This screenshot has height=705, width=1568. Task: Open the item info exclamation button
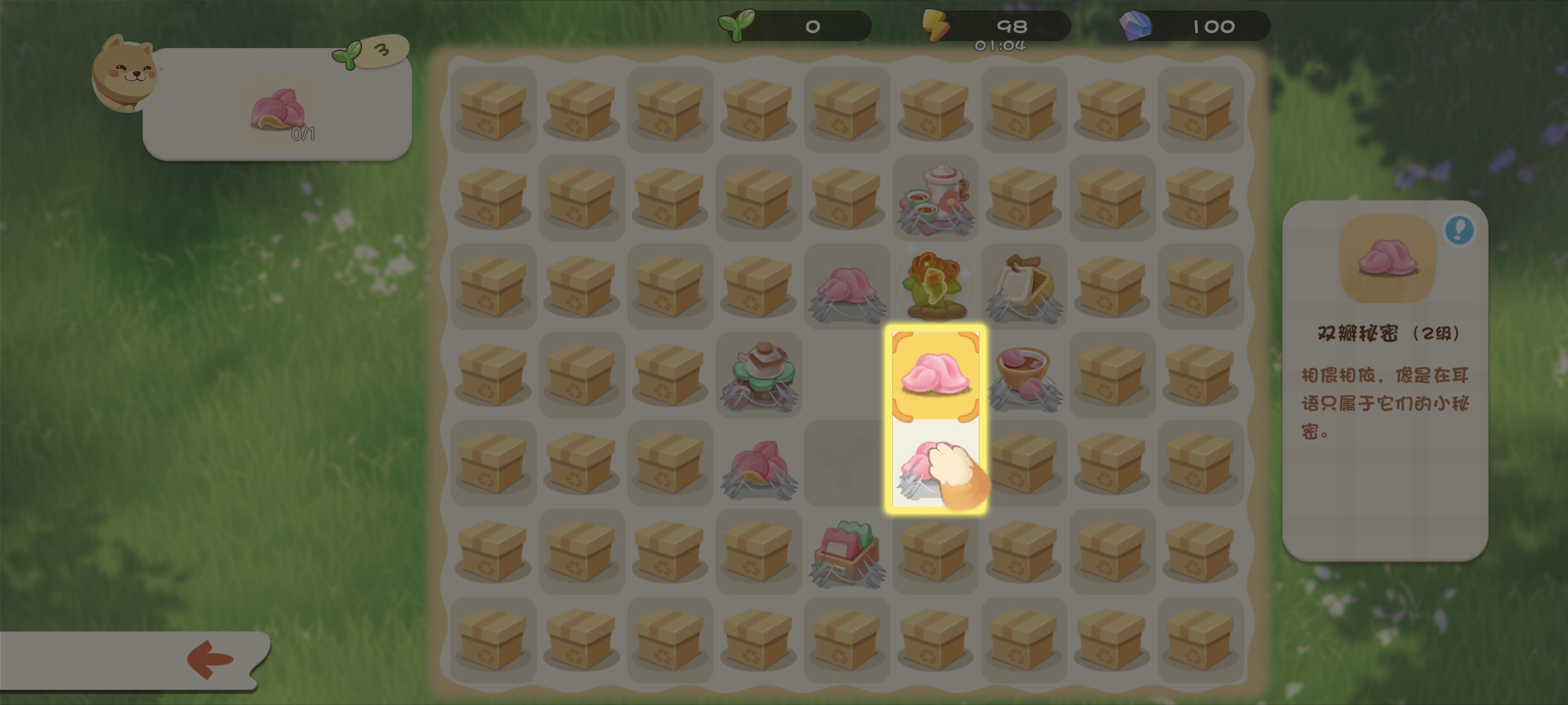(x=1459, y=230)
